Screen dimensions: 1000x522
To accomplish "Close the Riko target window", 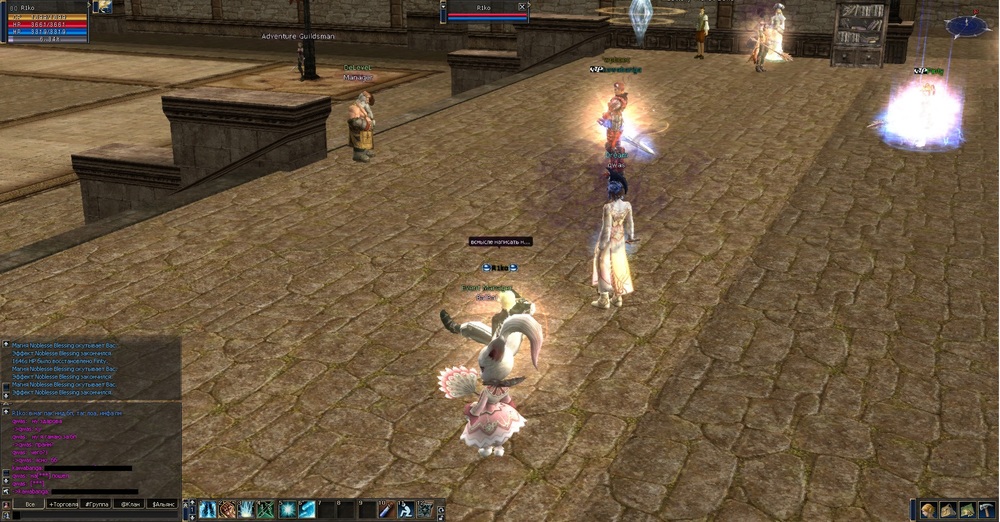I will [x=522, y=6].
